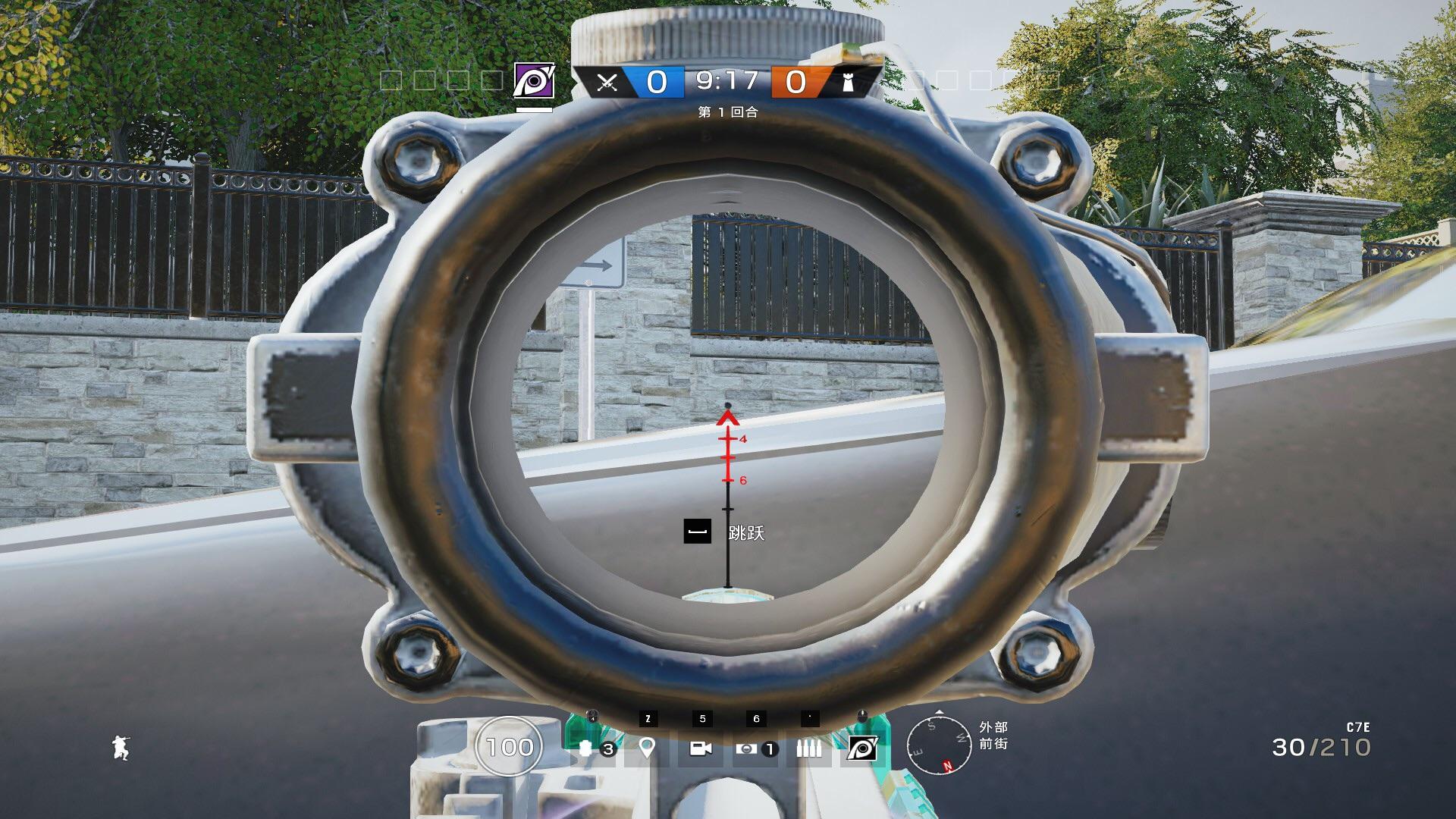Viewport: 1456px width, 819px height.
Task: Open the observation camera tool
Action: 701,748
